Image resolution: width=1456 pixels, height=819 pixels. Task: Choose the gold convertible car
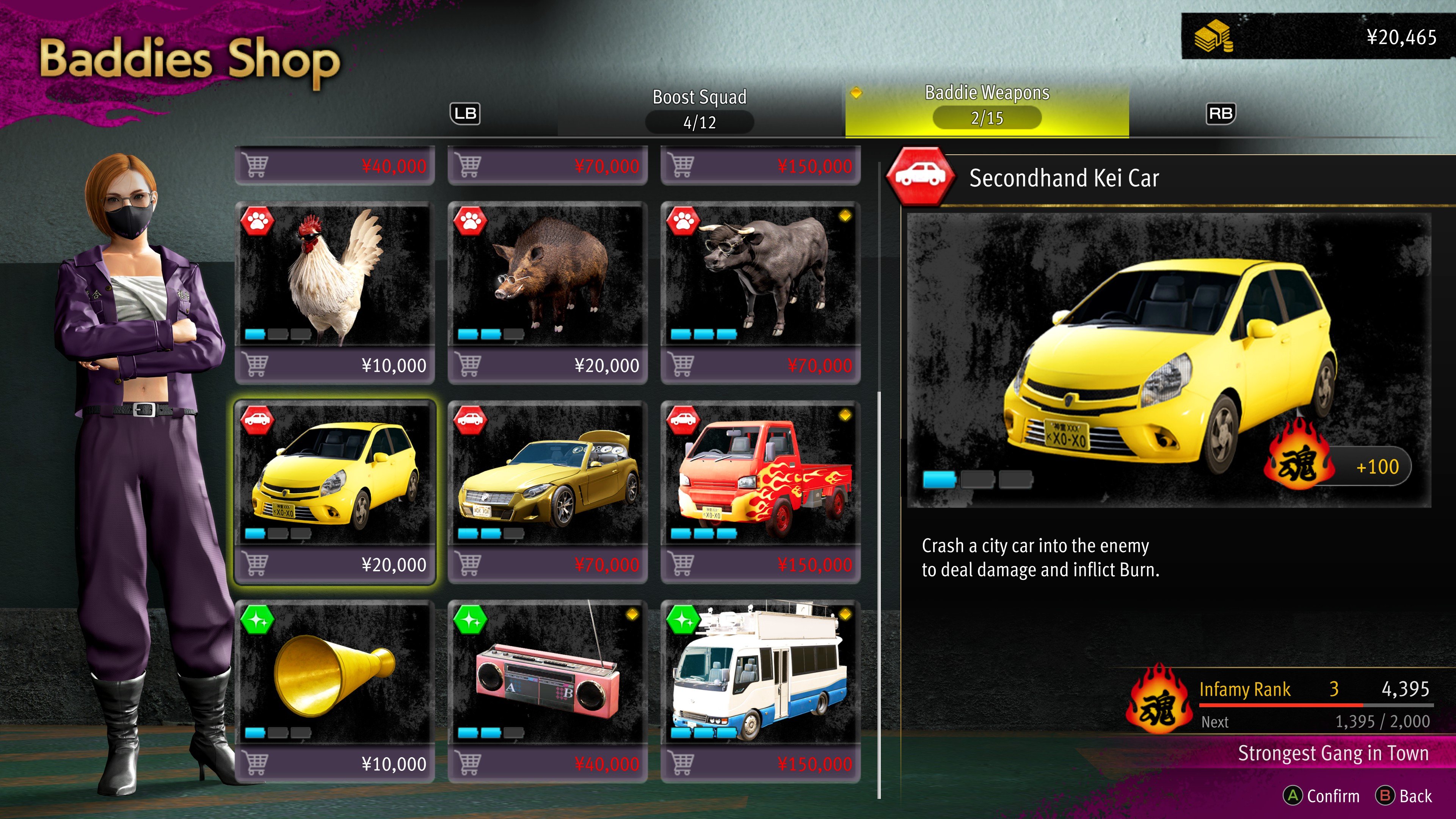pos(547,475)
